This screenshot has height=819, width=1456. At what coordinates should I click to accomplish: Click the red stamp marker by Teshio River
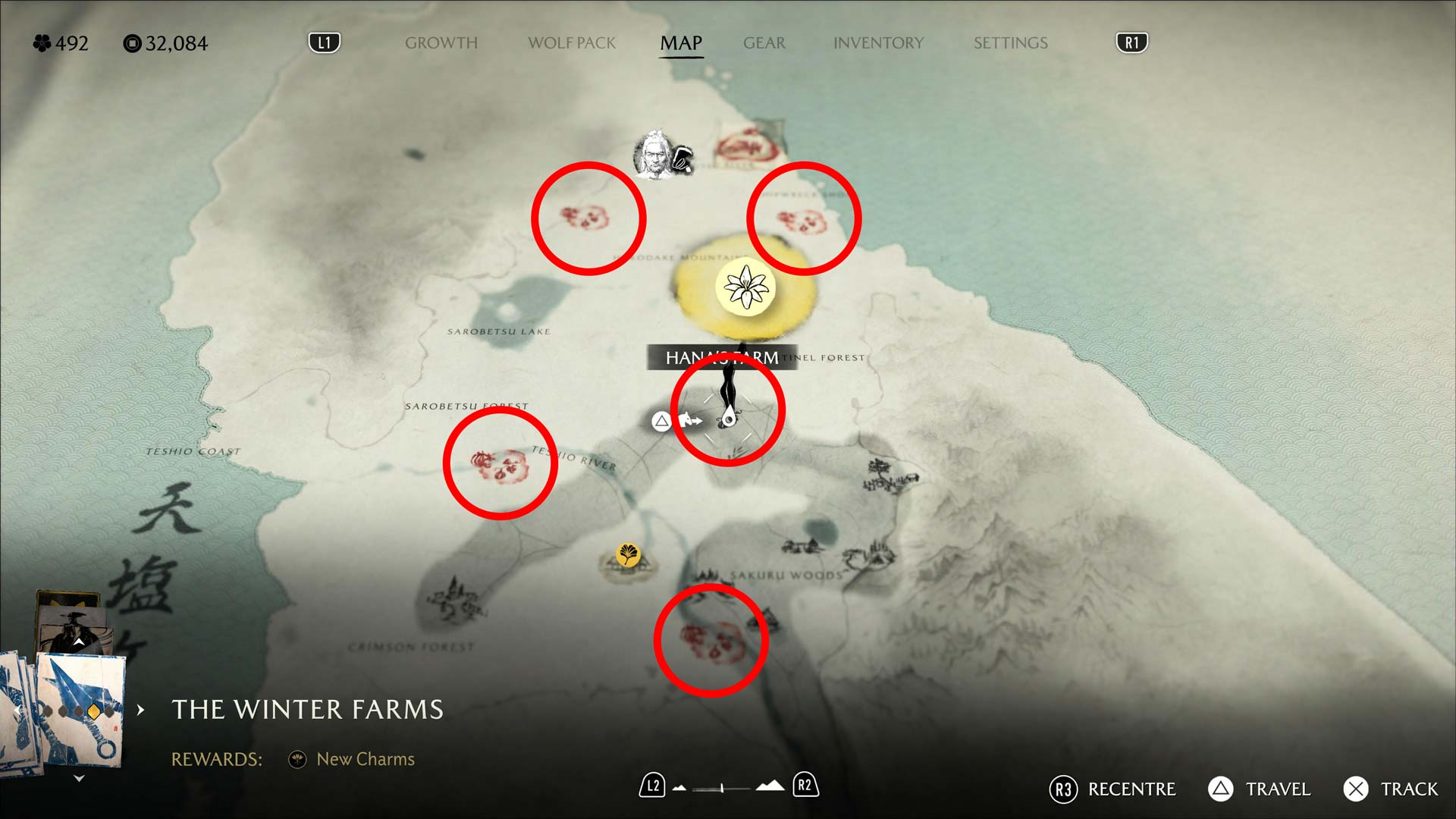500,464
